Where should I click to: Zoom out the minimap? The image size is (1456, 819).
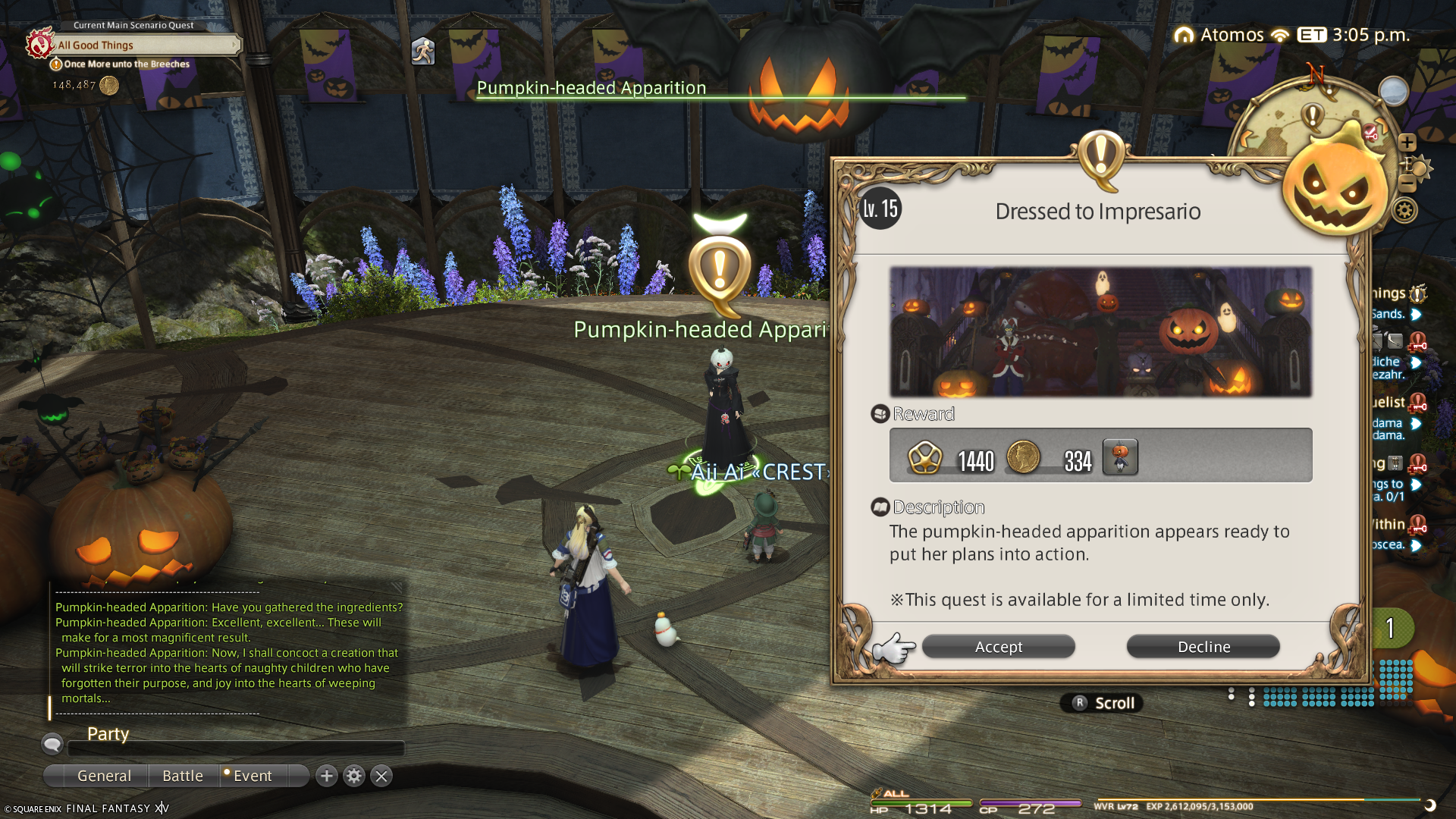pos(1407,184)
